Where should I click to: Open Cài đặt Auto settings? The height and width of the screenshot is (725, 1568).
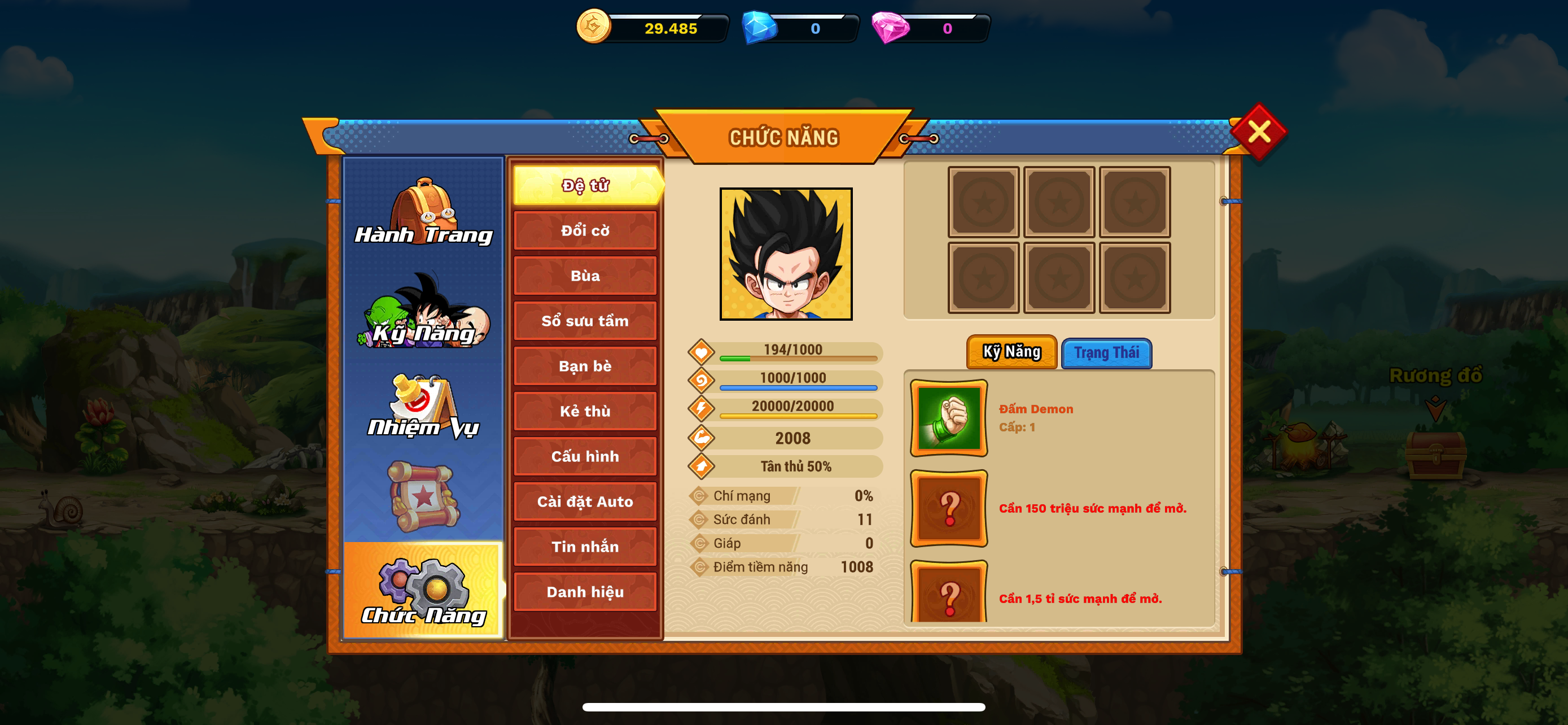[585, 501]
